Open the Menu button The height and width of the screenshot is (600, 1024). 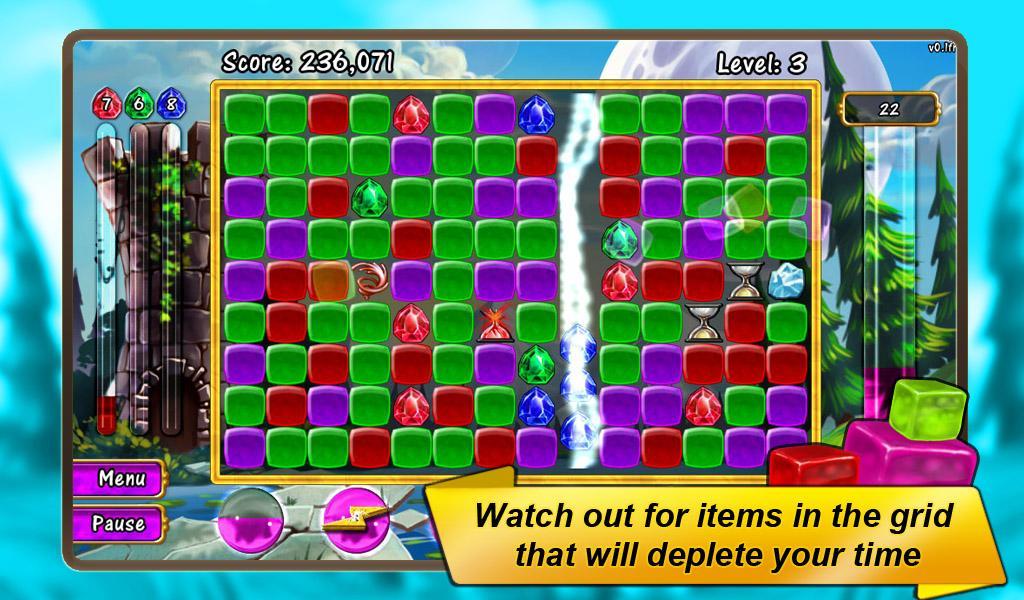point(118,478)
